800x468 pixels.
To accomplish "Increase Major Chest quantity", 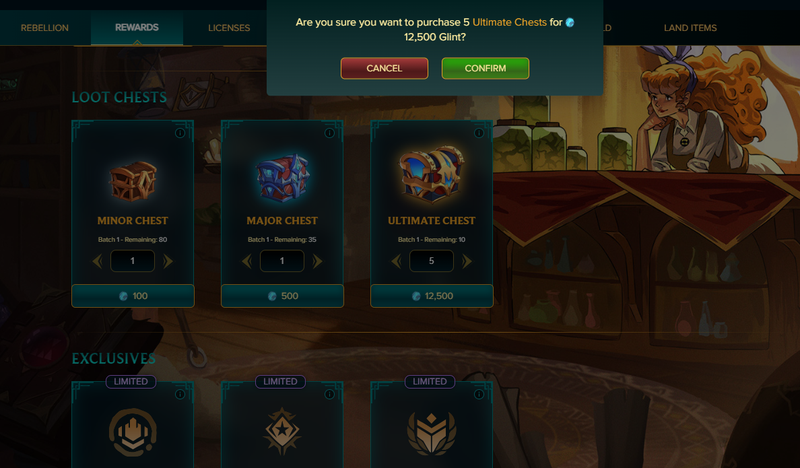I will [x=318, y=261].
